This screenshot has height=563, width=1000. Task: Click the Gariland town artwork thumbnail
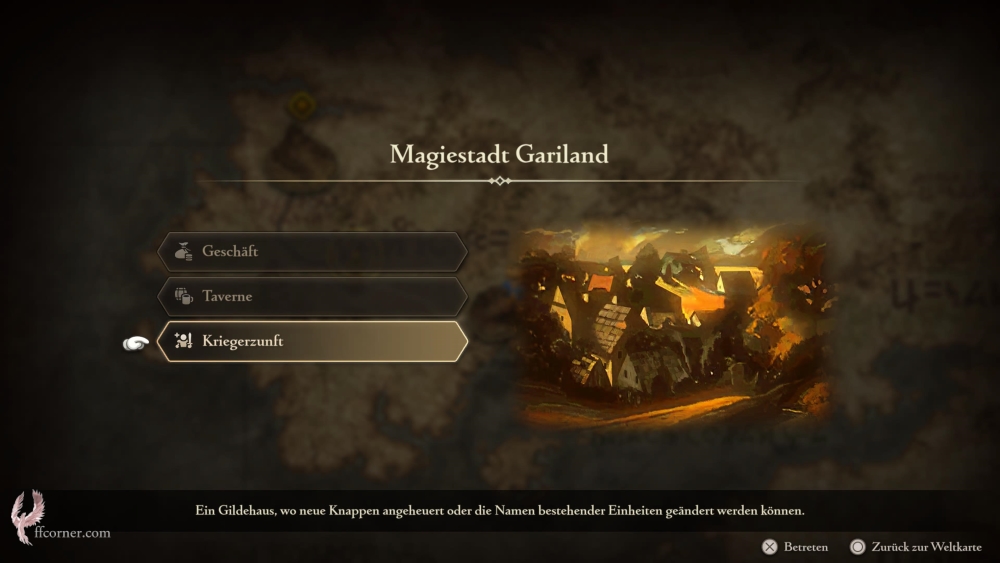pos(673,326)
